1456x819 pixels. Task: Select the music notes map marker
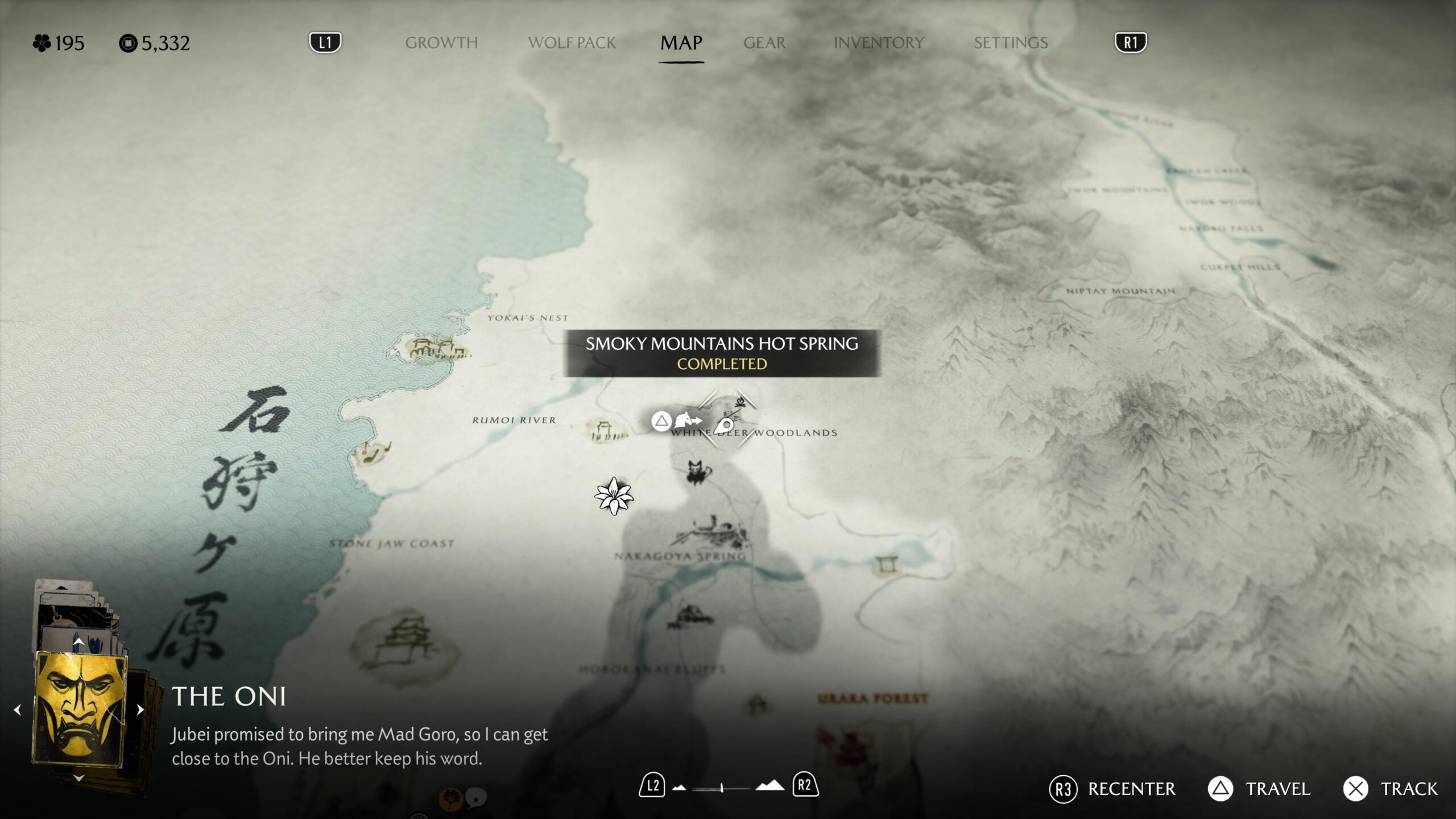point(373,453)
